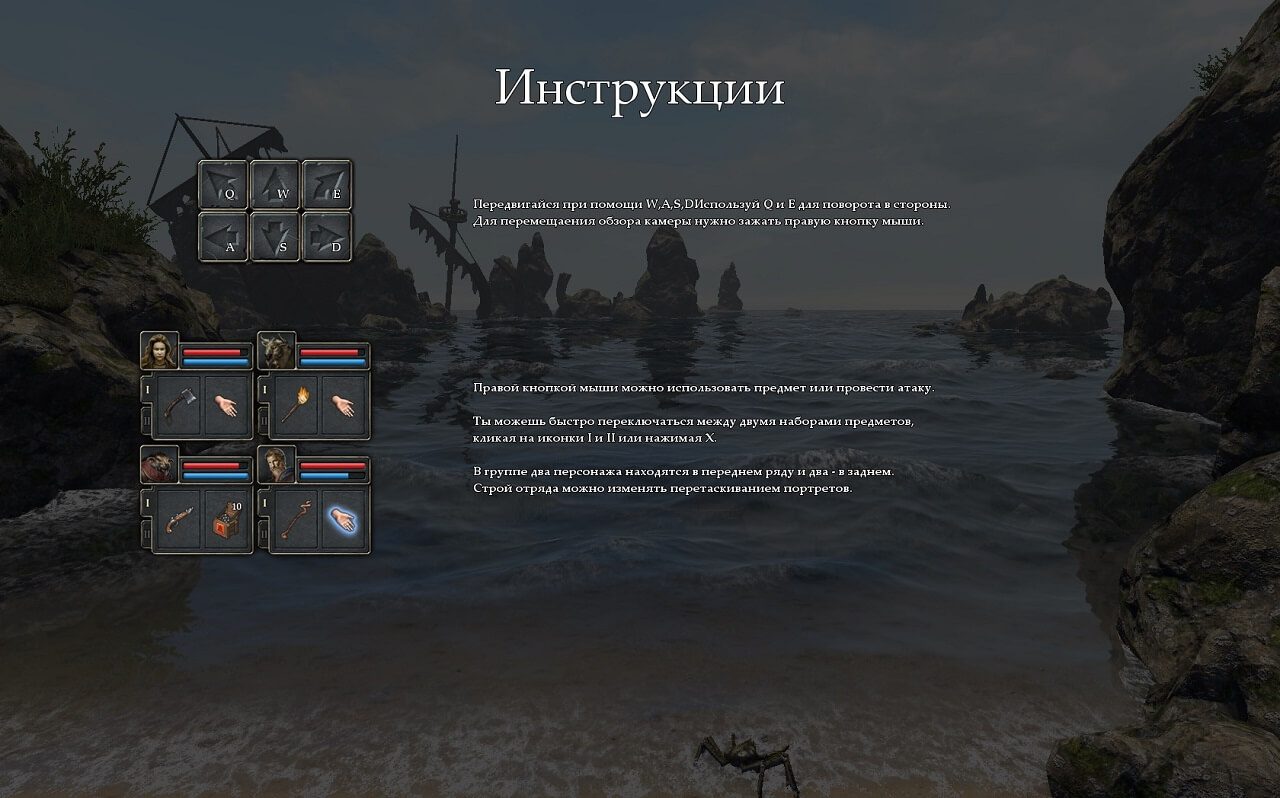This screenshot has height=798, width=1280.
Task: Click the move-forward arrow button
Action: click(x=276, y=185)
